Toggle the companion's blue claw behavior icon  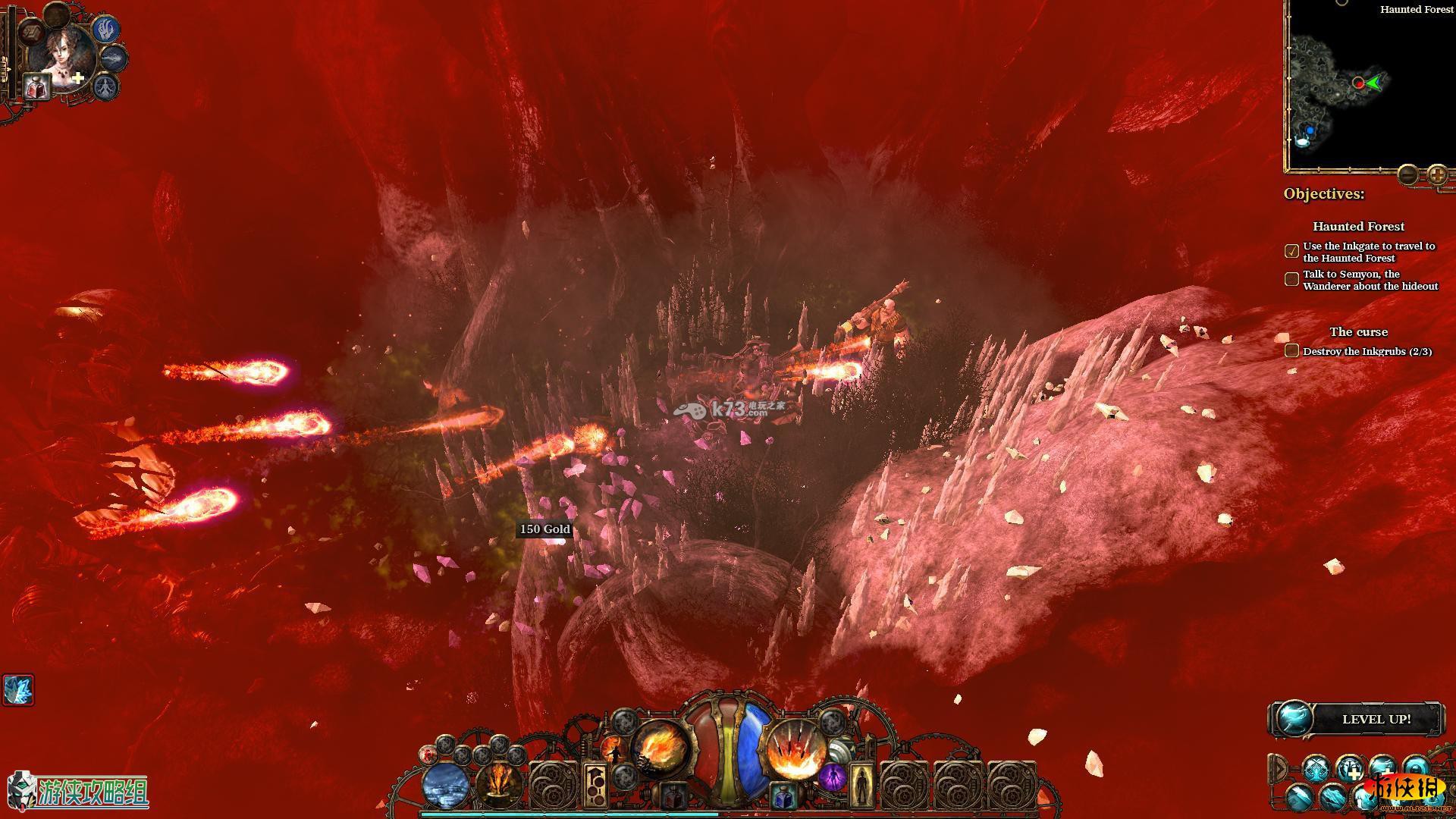[x=106, y=29]
